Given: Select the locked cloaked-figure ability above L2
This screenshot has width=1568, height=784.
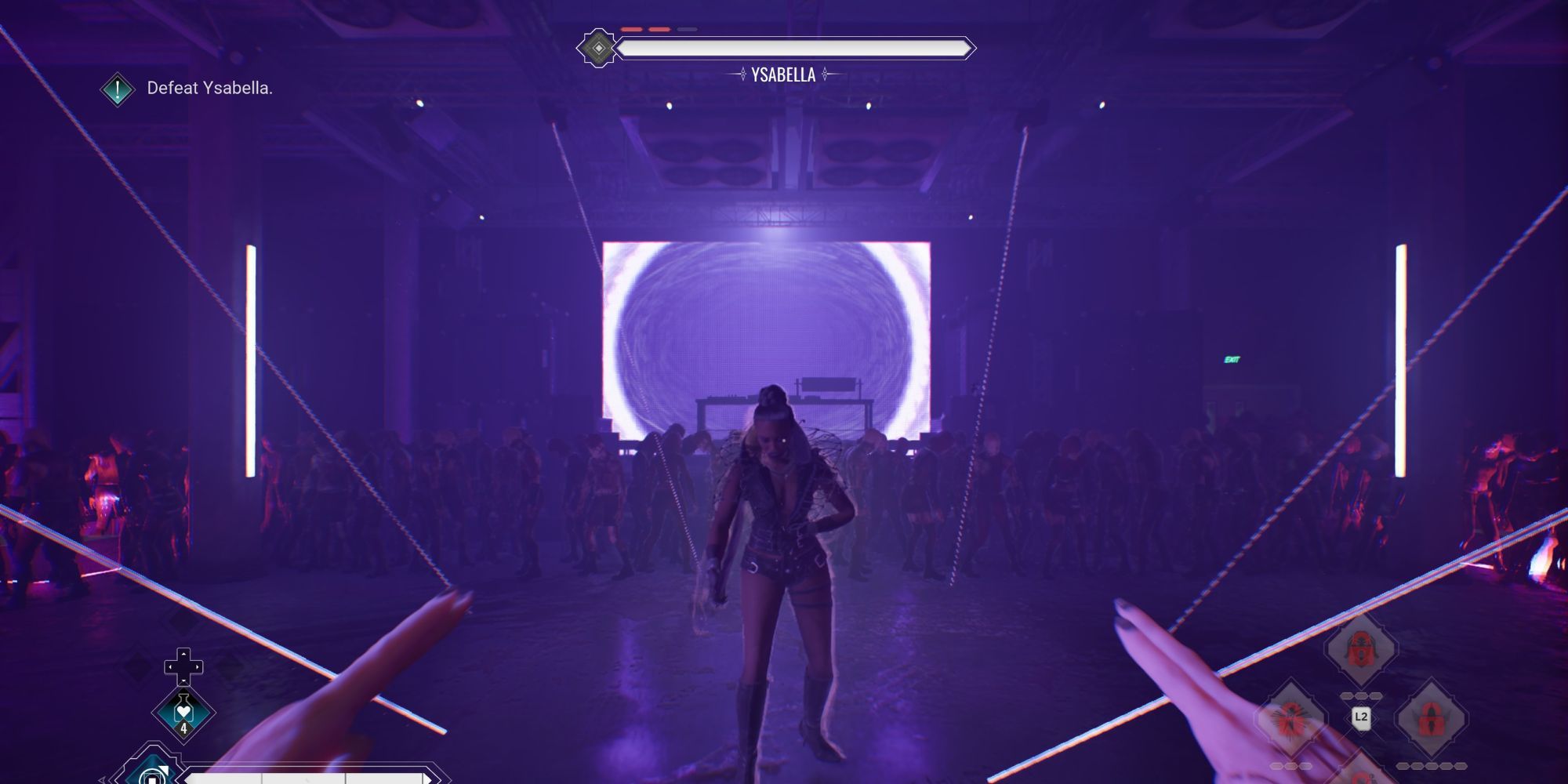Looking at the screenshot, I should click(1361, 649).
